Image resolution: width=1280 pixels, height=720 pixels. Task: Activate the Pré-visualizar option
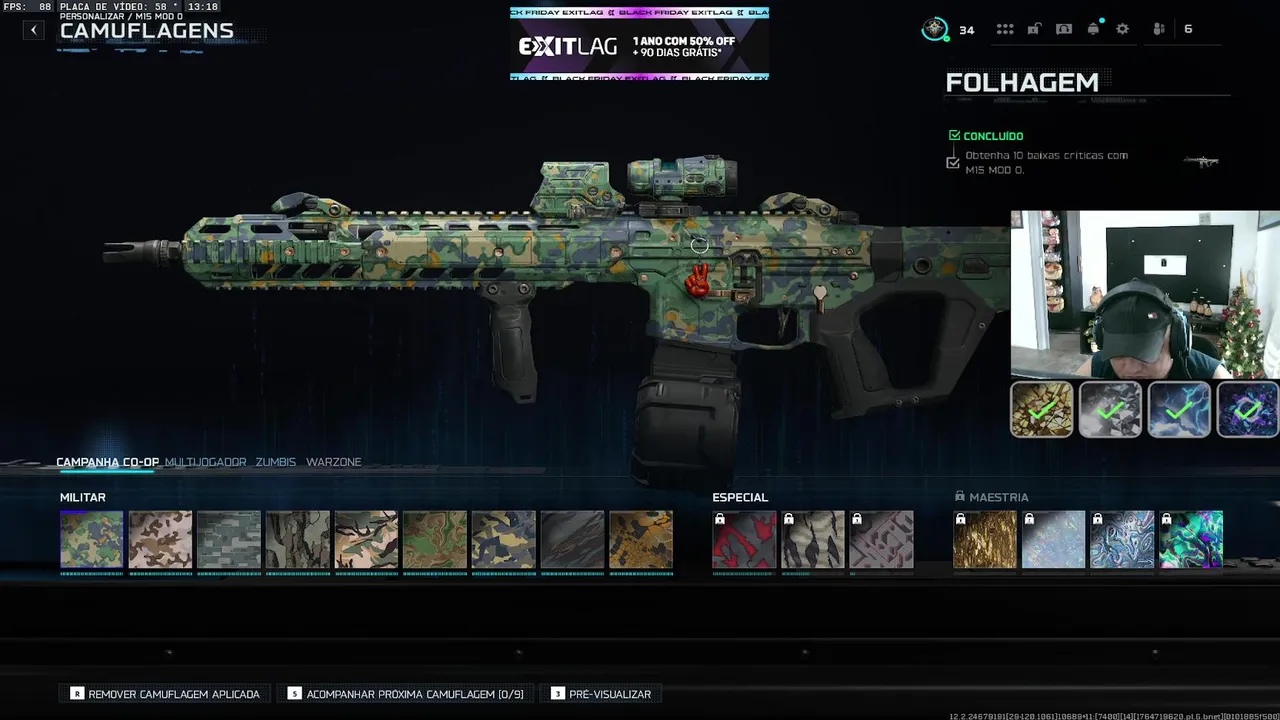[601, 694]
